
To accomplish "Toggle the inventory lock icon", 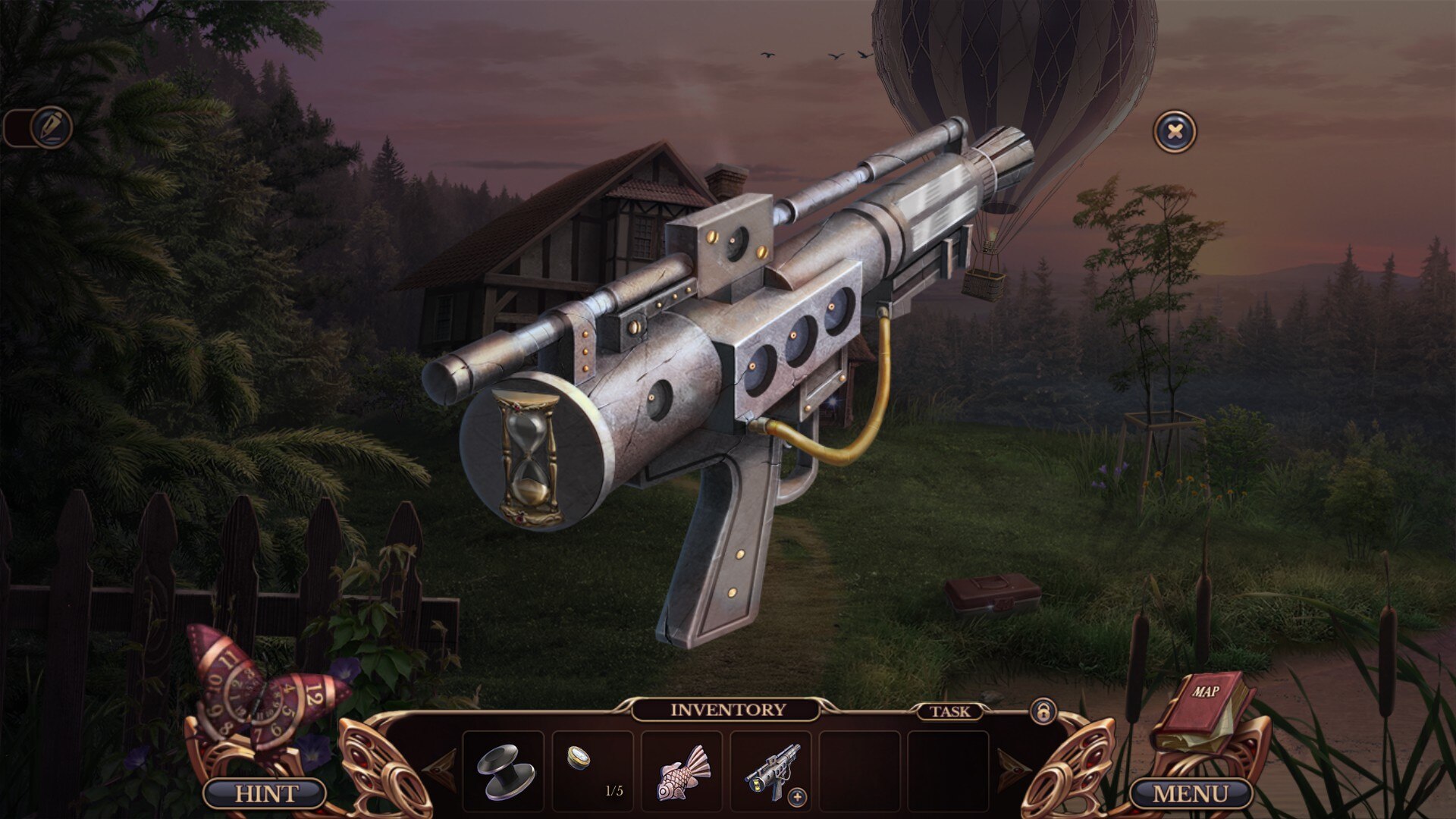I will [1043, 712].
